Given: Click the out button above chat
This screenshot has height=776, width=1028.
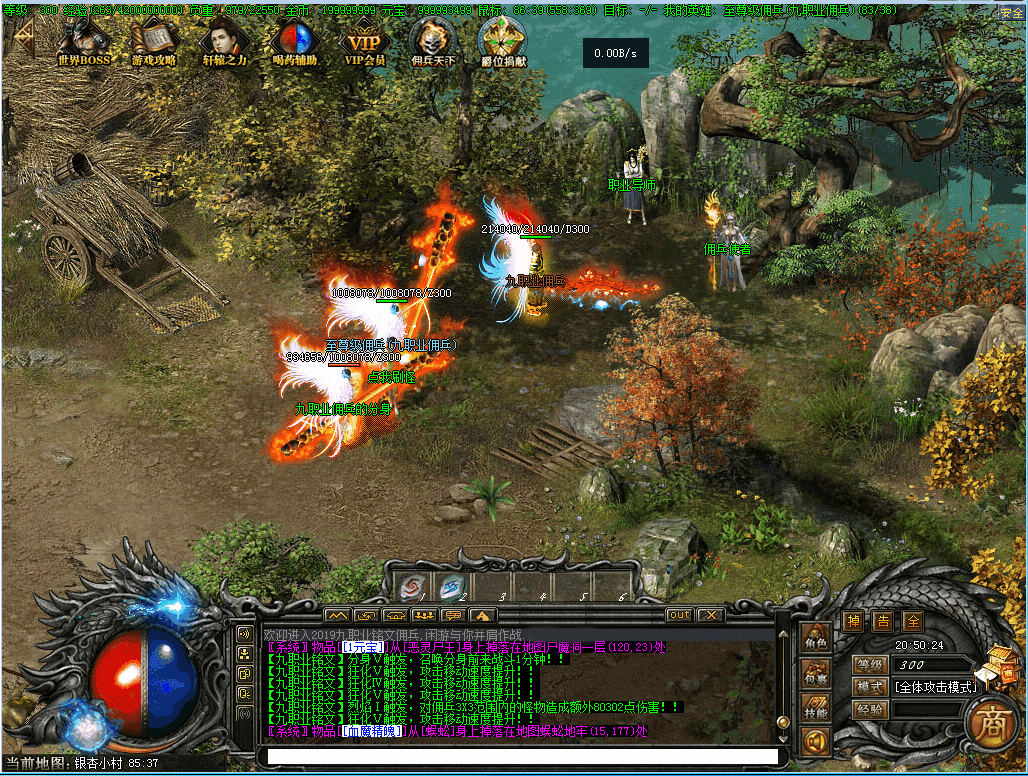Looking at the screenshot, I should (x=679, y=614).
